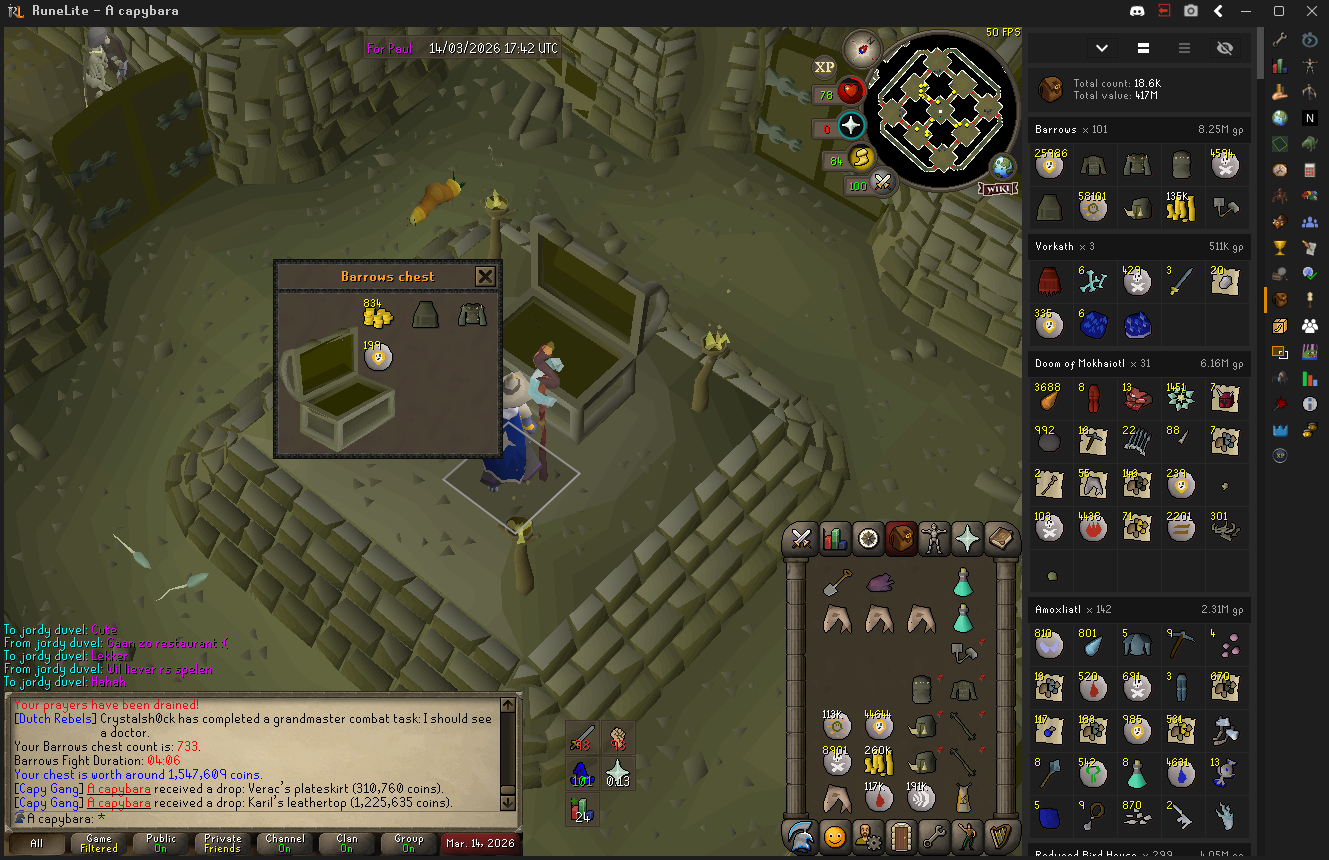Open the Settings wrench tab
Image resolution: width=1329 pixels, height=860 pixels.
point(934,835)
